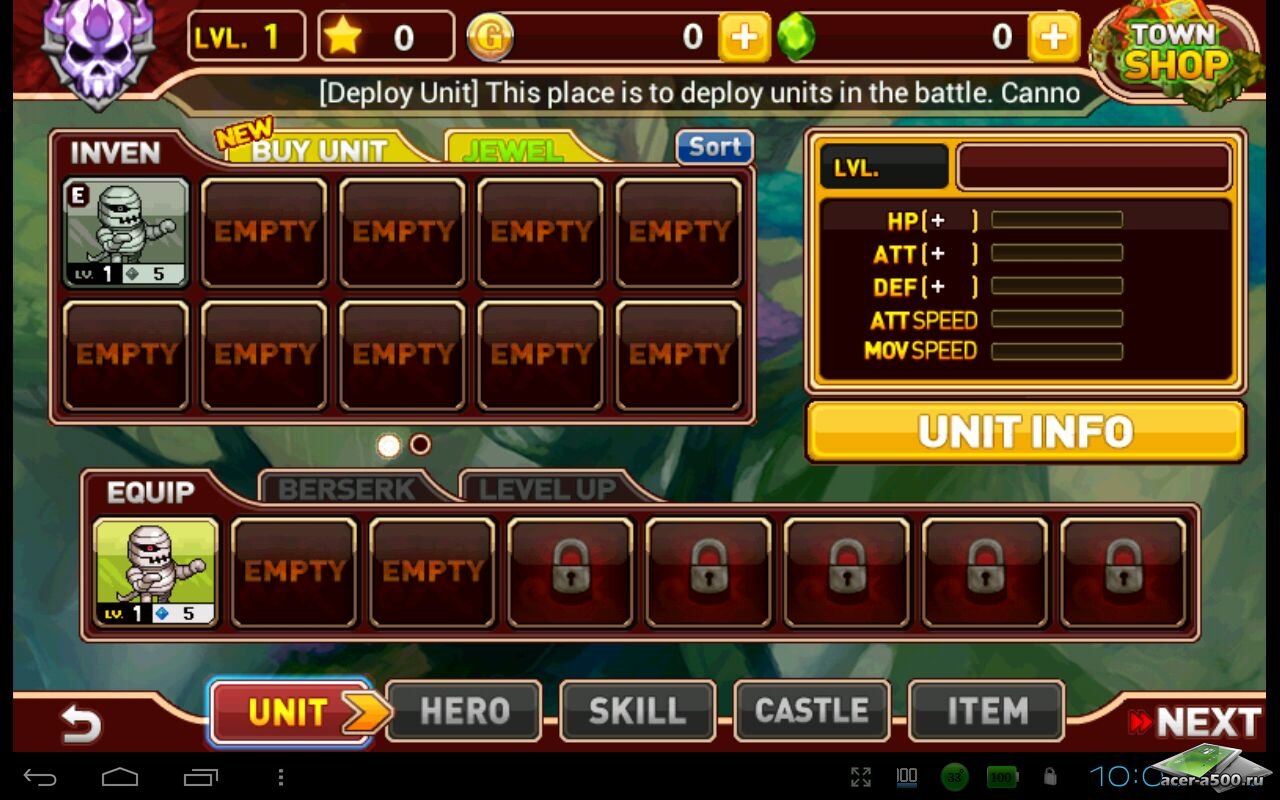Open the Item section
The image size is (1280, 800).
click(986, 712)
